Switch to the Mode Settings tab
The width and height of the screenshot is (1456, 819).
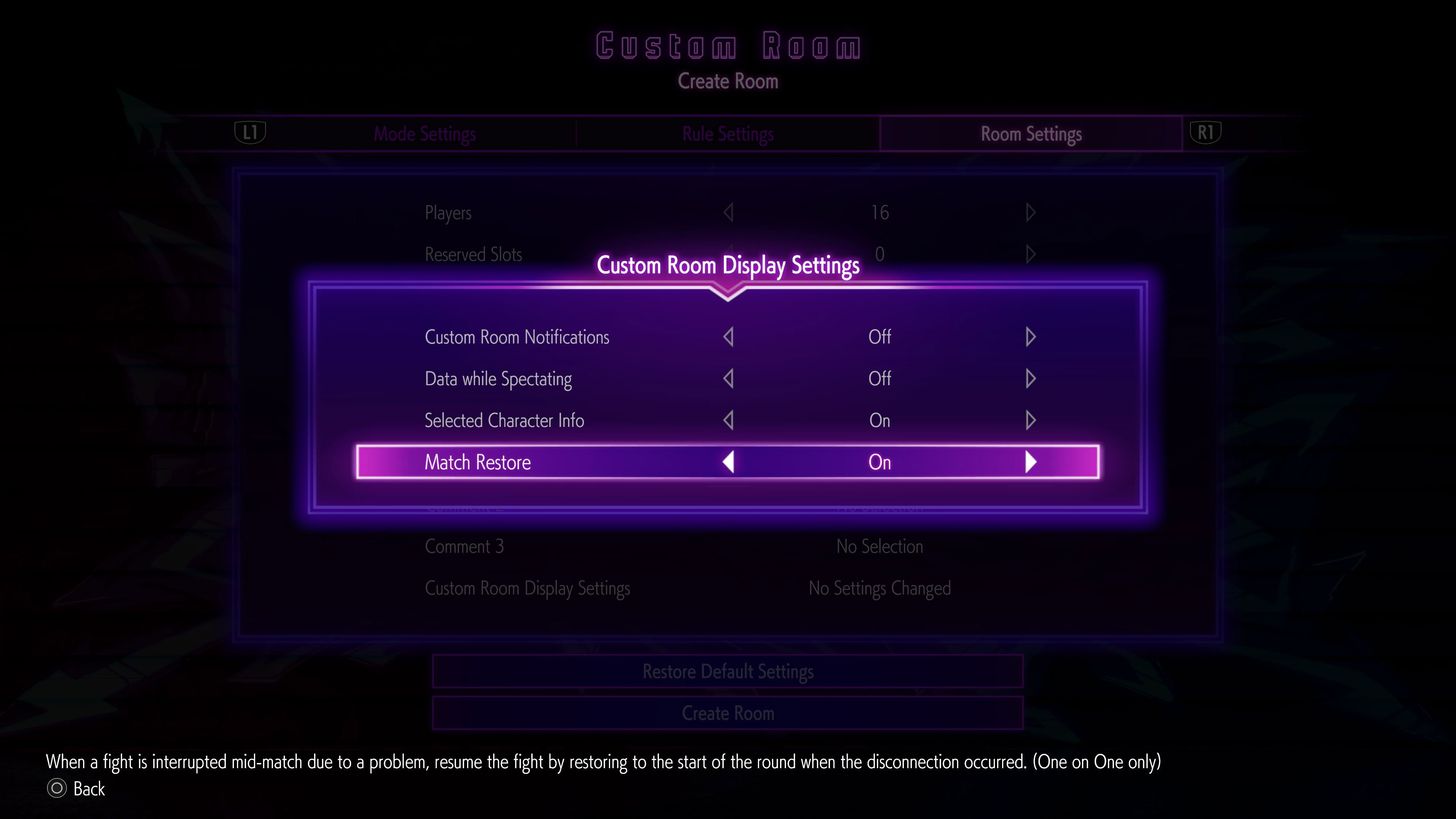425,133
